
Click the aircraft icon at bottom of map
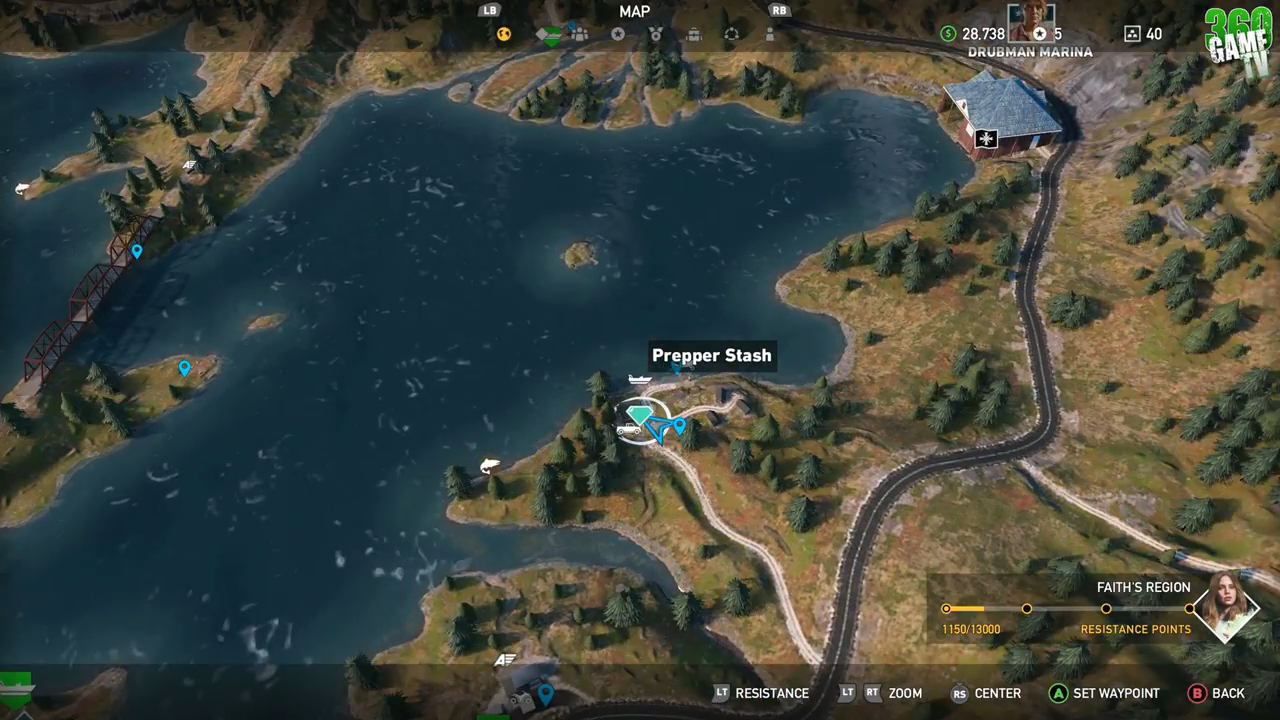[505, 660]
